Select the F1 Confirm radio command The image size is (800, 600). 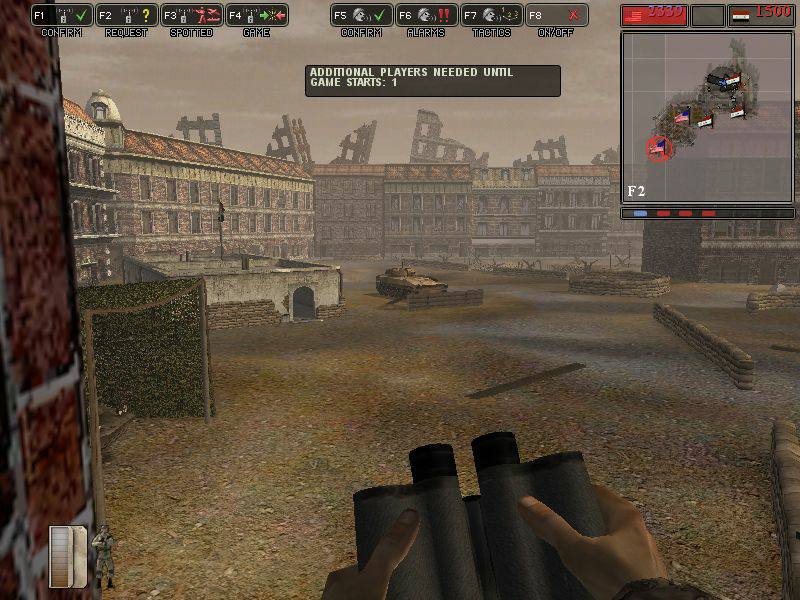point(61,16)
